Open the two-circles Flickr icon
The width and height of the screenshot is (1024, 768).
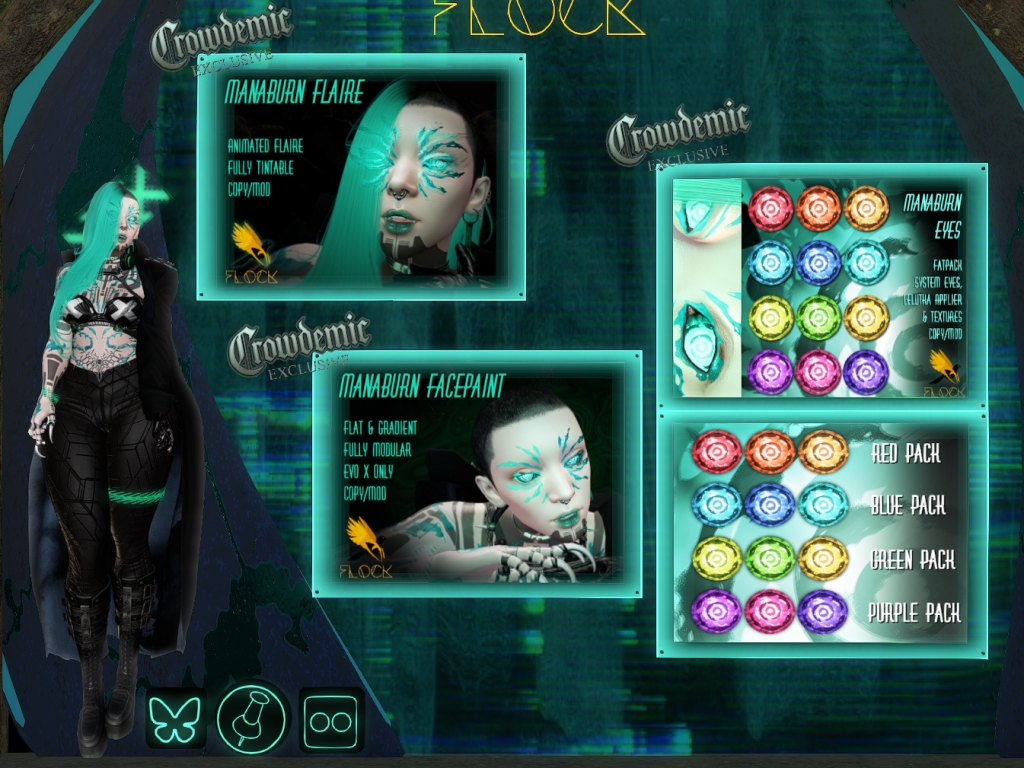pos(330,718)
